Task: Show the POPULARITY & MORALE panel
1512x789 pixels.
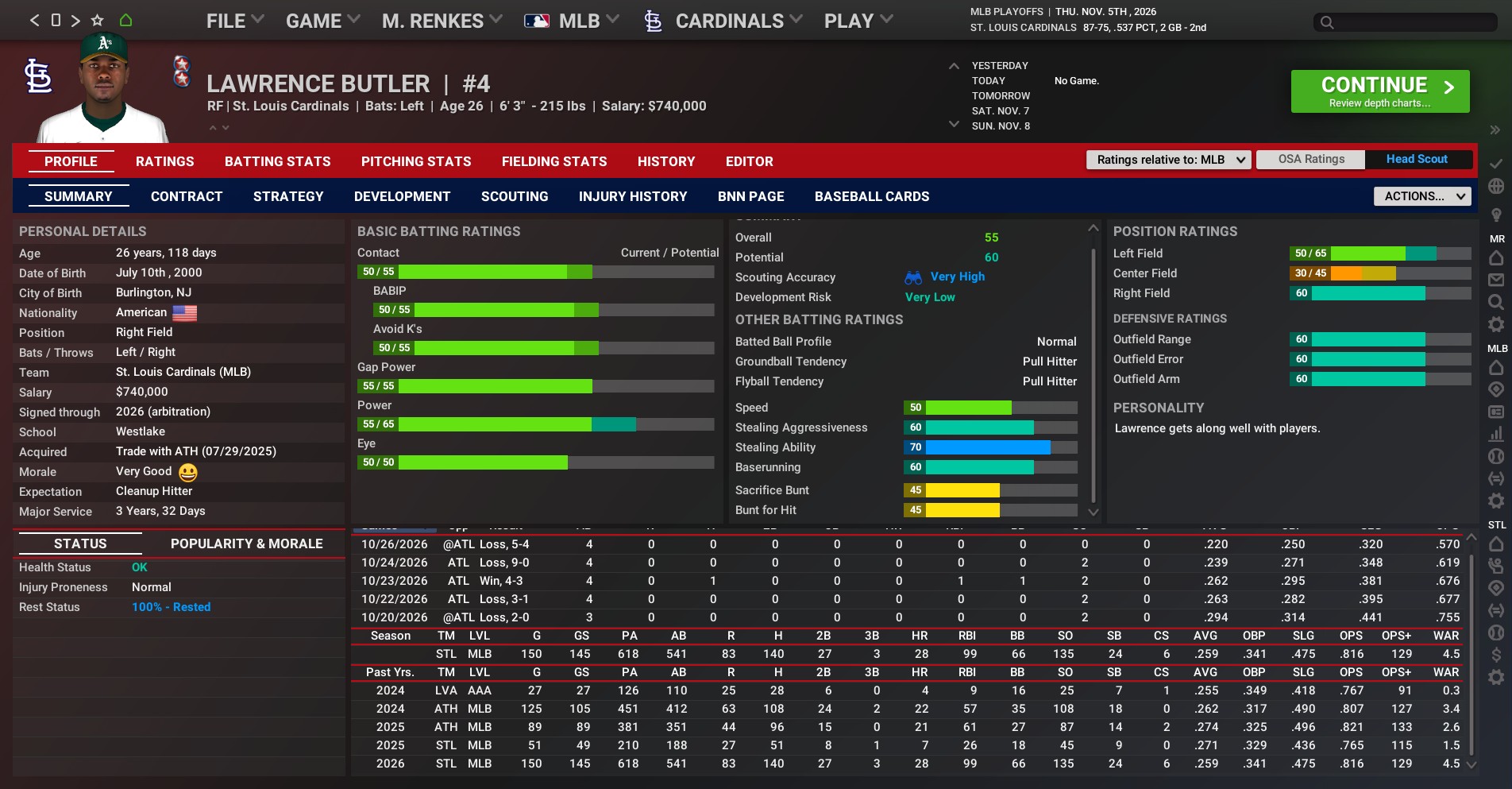Action: click(x=246, y=543)
